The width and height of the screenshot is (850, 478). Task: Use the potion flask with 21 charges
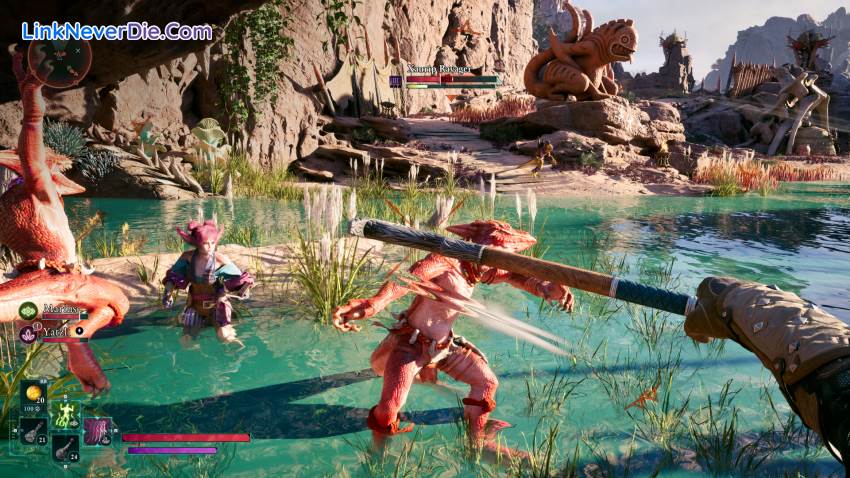coord(33,431)
